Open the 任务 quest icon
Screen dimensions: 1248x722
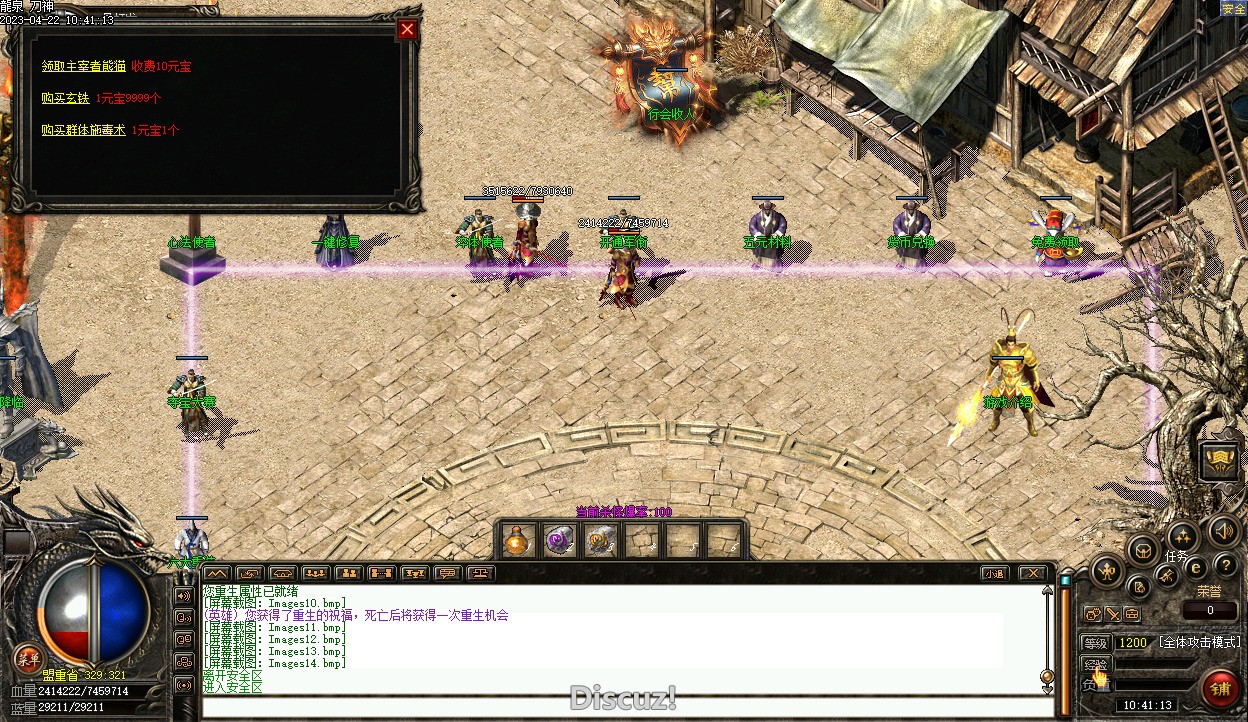click(x=1182, y=537)
